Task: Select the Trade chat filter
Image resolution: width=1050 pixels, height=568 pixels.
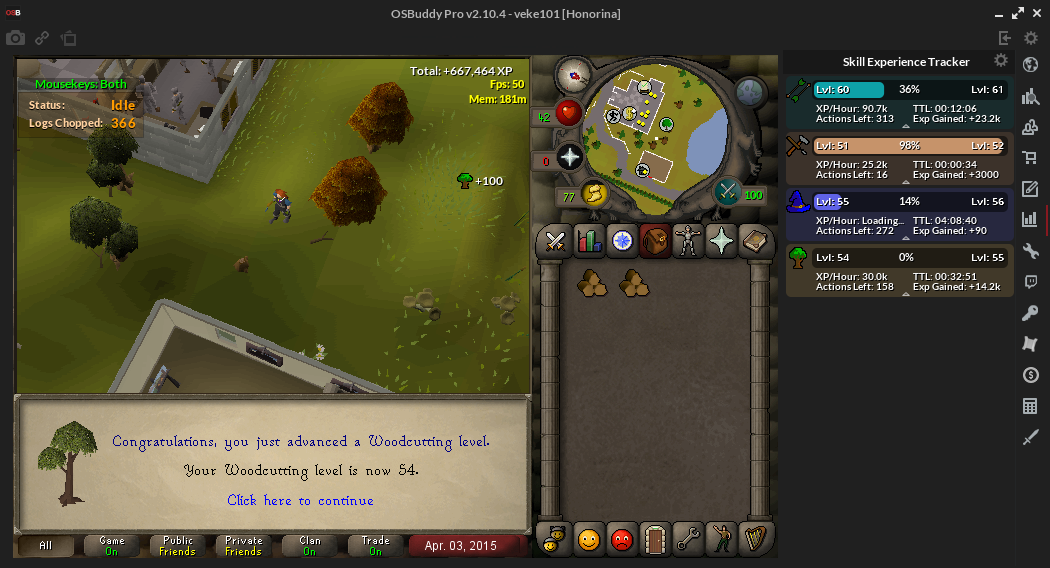Action: point(375,546)
